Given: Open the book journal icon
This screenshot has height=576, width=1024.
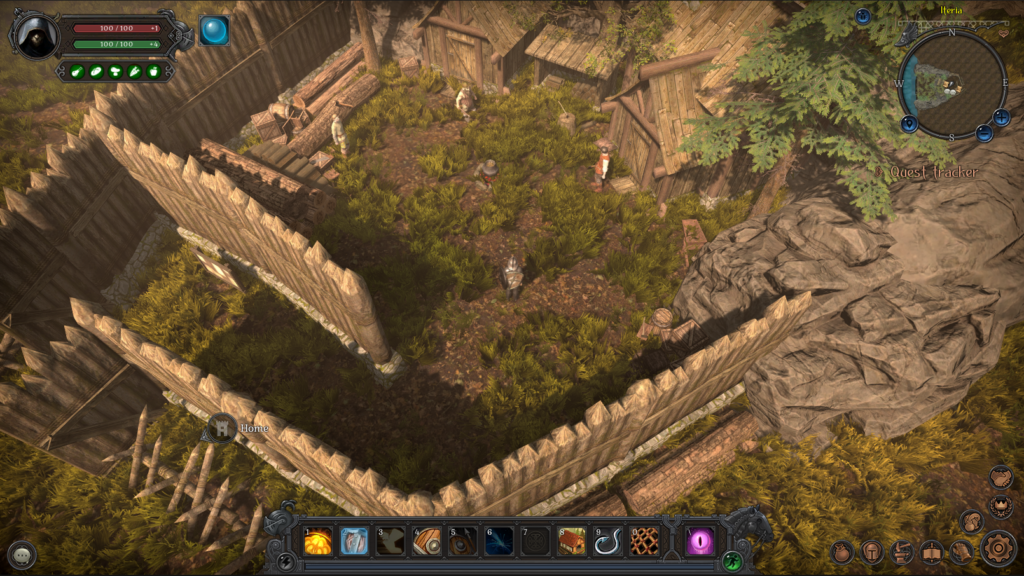Looking at the screenshot, I should (932, 552).
